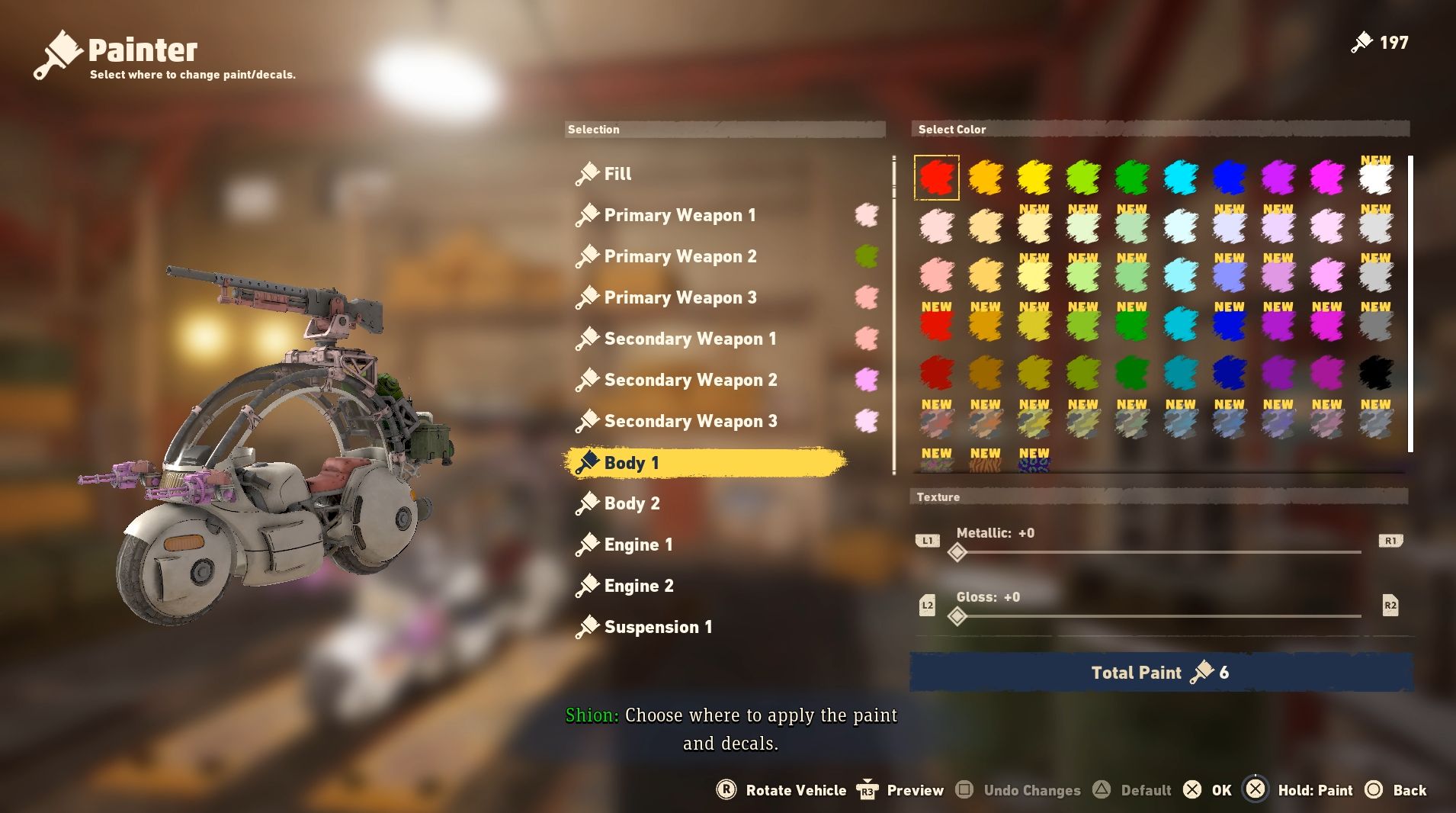The width and height of the screenshot is (1456, 813).
Task: Select the highlighted Body 1 entry
Action: click(x=631, y=463)
